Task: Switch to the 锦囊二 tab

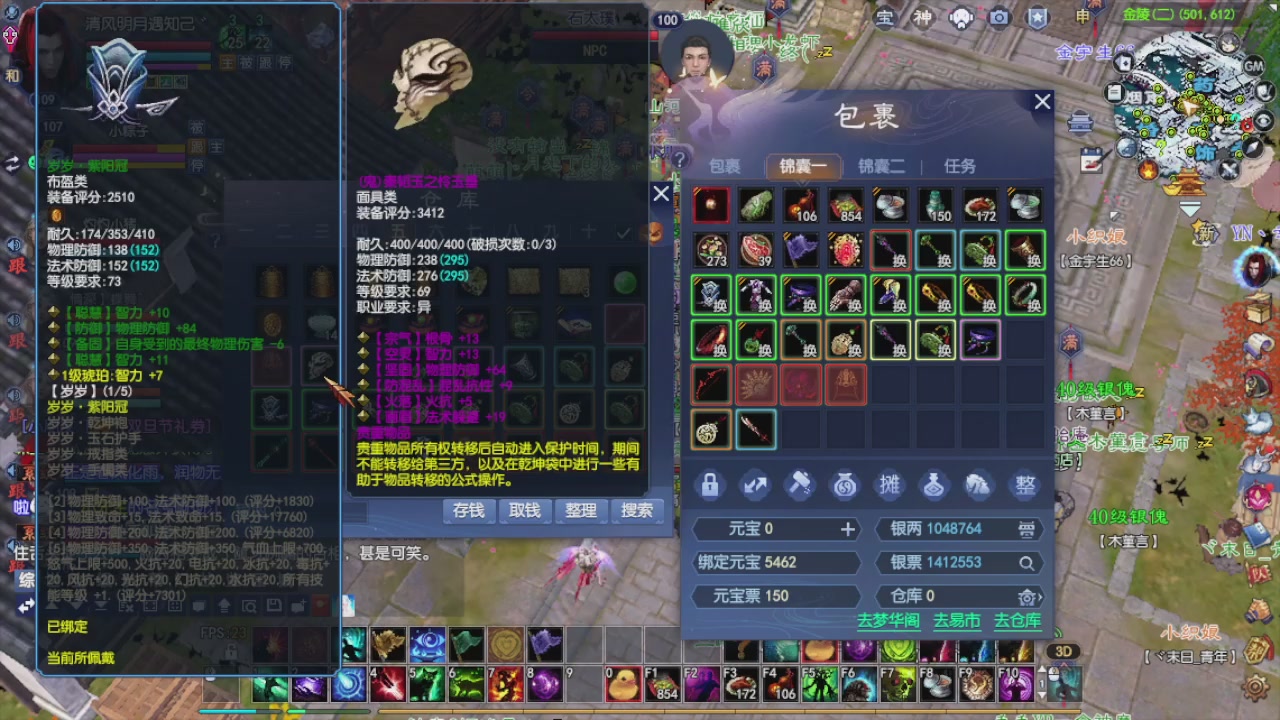Action: pyautogui.click(x=881, y=167)
